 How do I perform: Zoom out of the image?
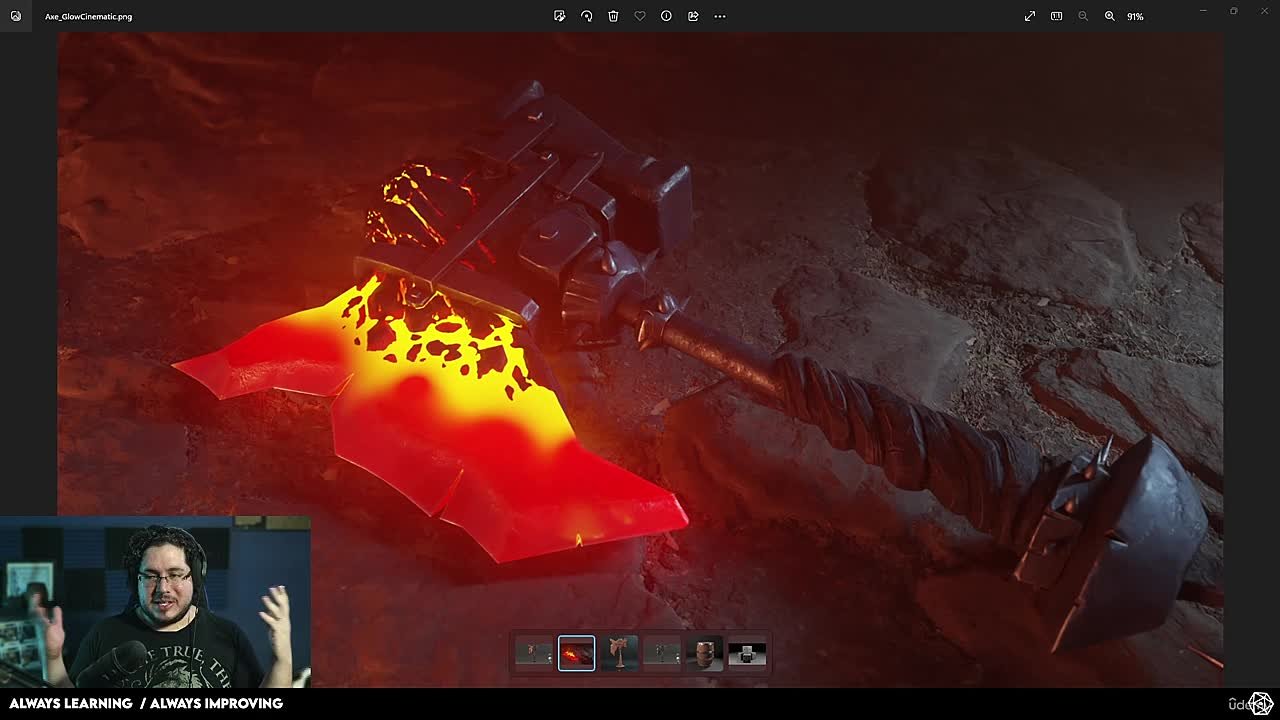click(x=1083, y=16)
